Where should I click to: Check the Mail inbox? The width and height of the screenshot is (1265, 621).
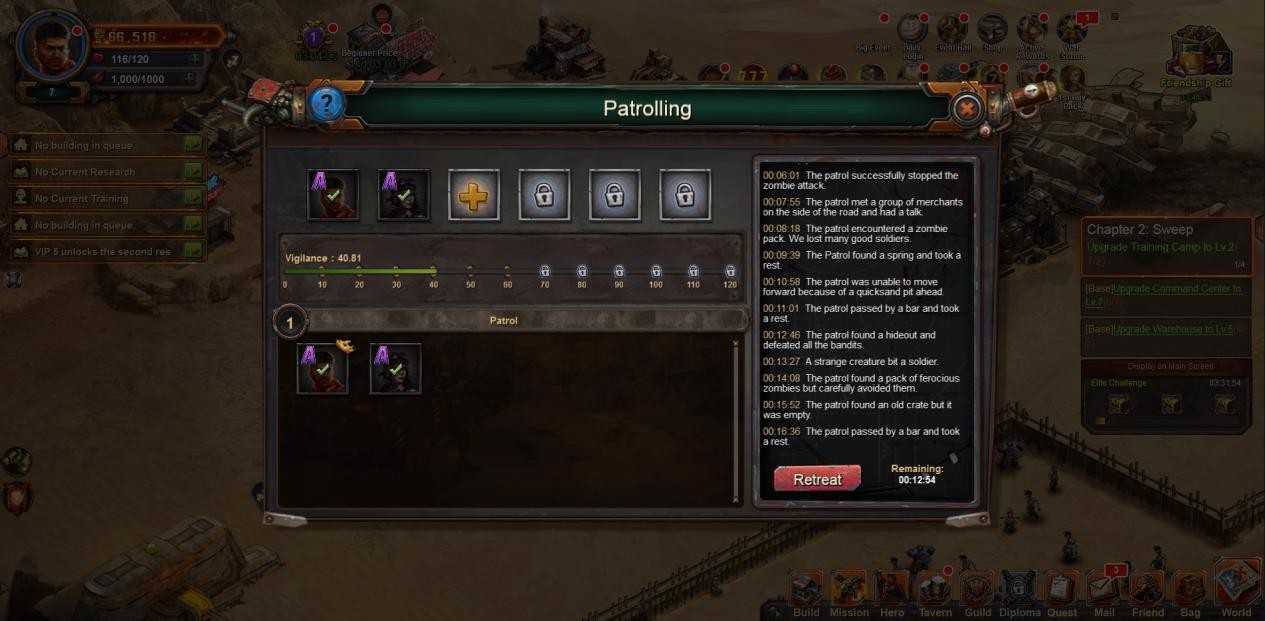1104,593
